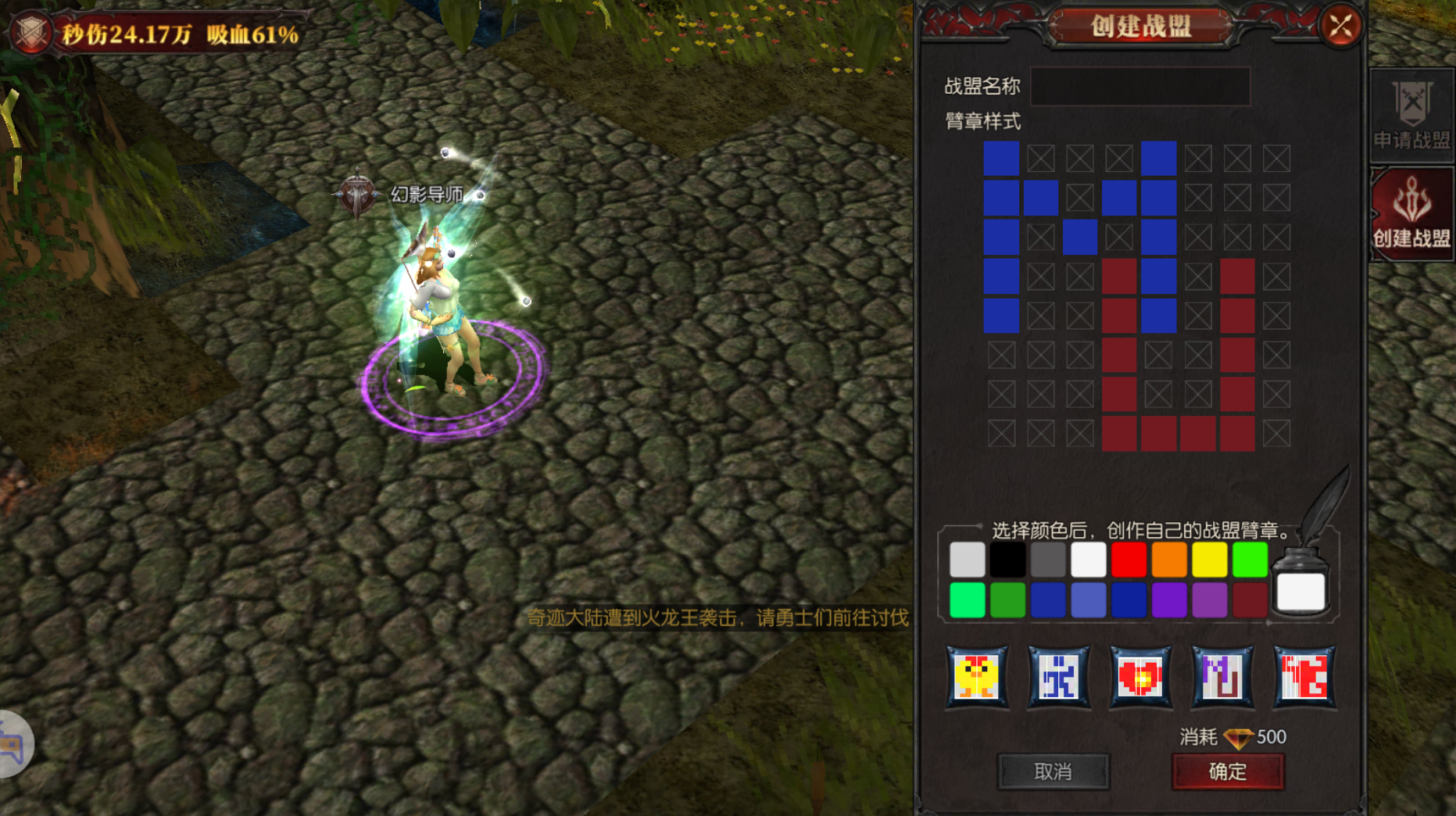Choose the purple pattern emblem preset
Image resolution: width=1456 pixels, height=816 pixels.
1222,676
